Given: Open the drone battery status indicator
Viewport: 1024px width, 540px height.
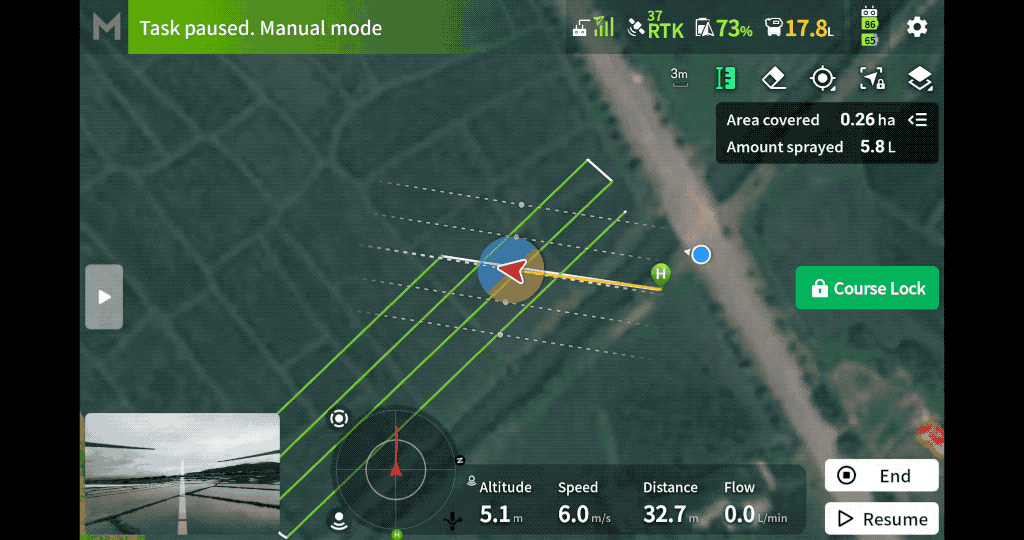Looking at the screenshot, I should [869, 27].
